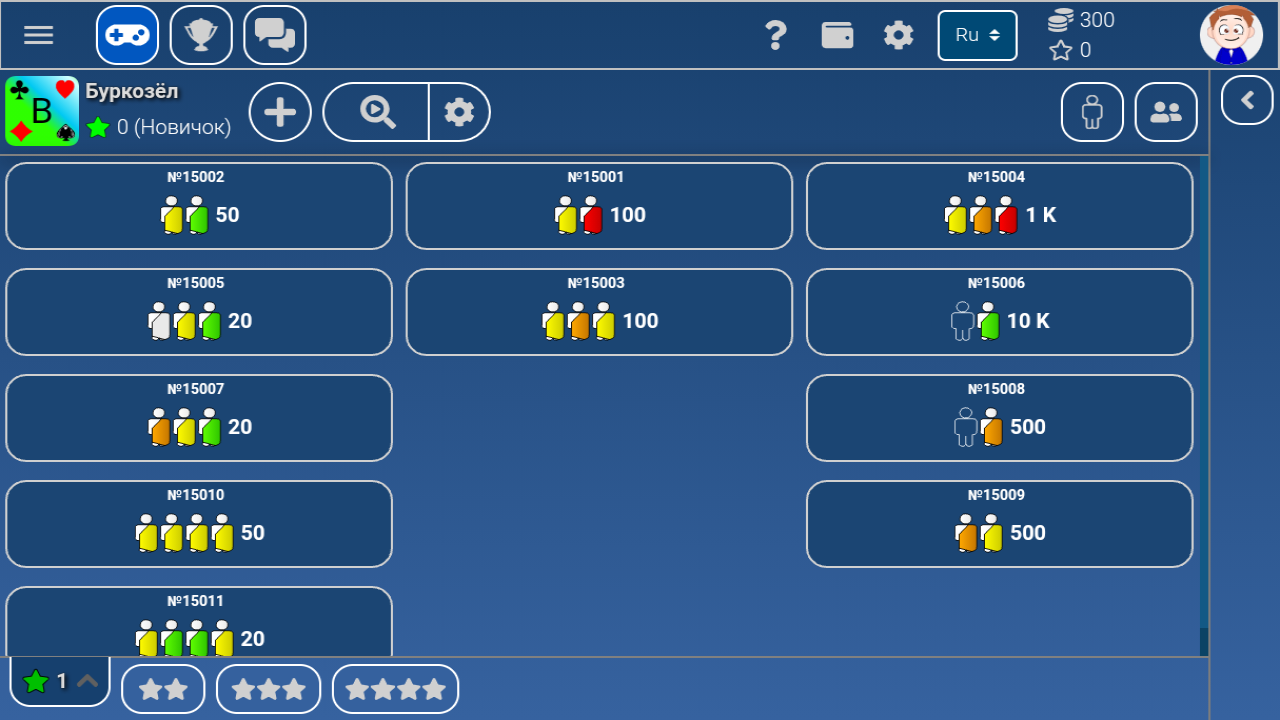This screenshot has height=720, width=1280.
Task: Open the Буркозёл game settings gear
Action: [x=459, y=112]
